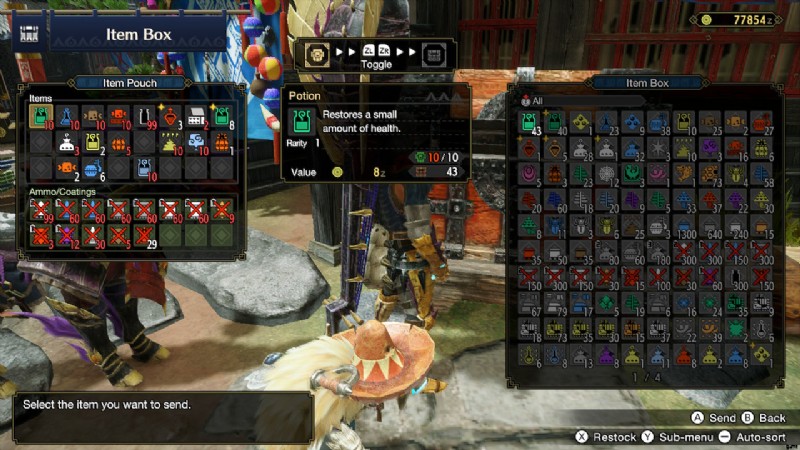Choose the ammo stack of 29 in Ammo/Coatings
The image size is (800, 450).
[144, 236]
